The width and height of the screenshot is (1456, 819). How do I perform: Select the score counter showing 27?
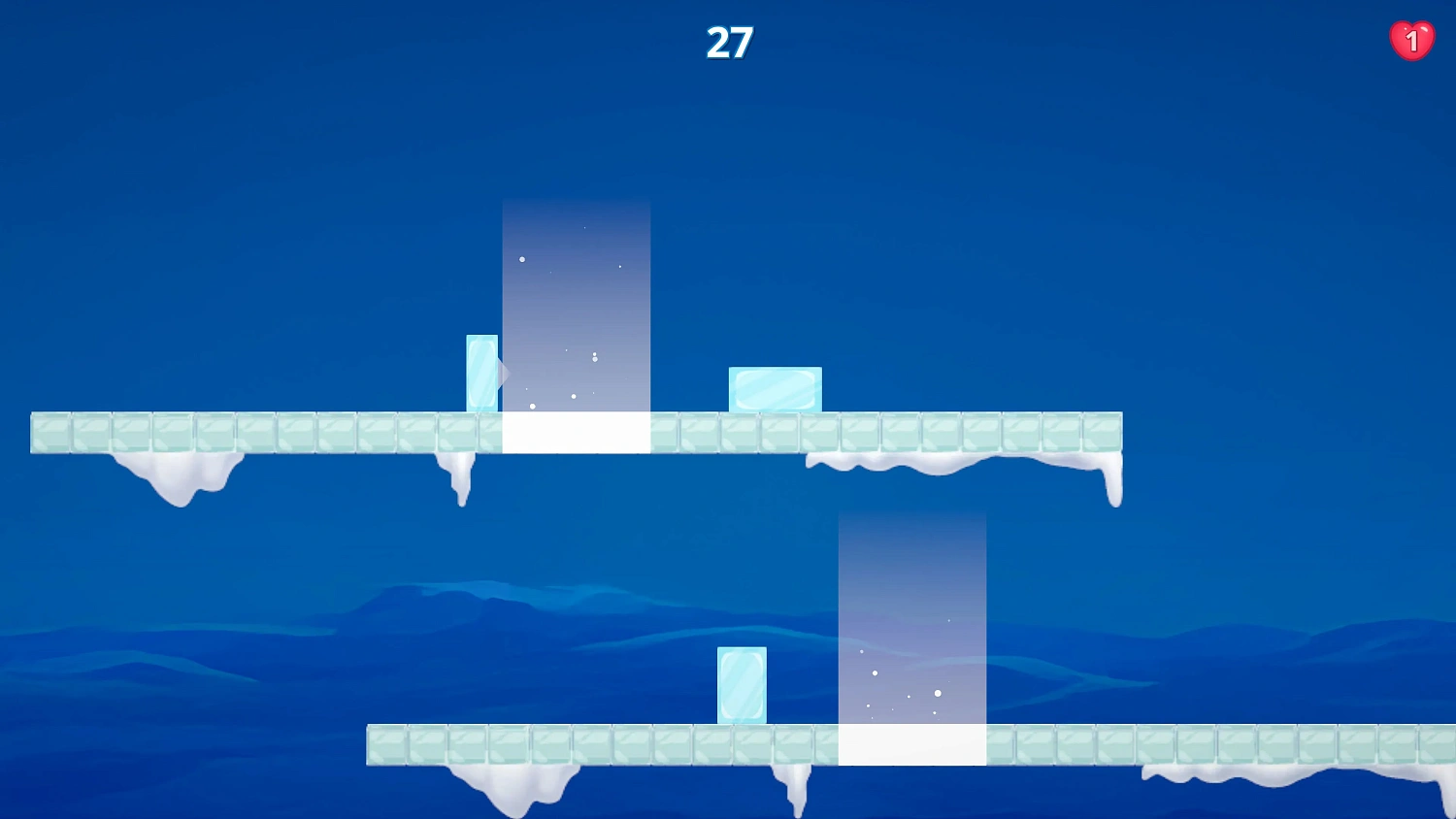click(730, 42)
